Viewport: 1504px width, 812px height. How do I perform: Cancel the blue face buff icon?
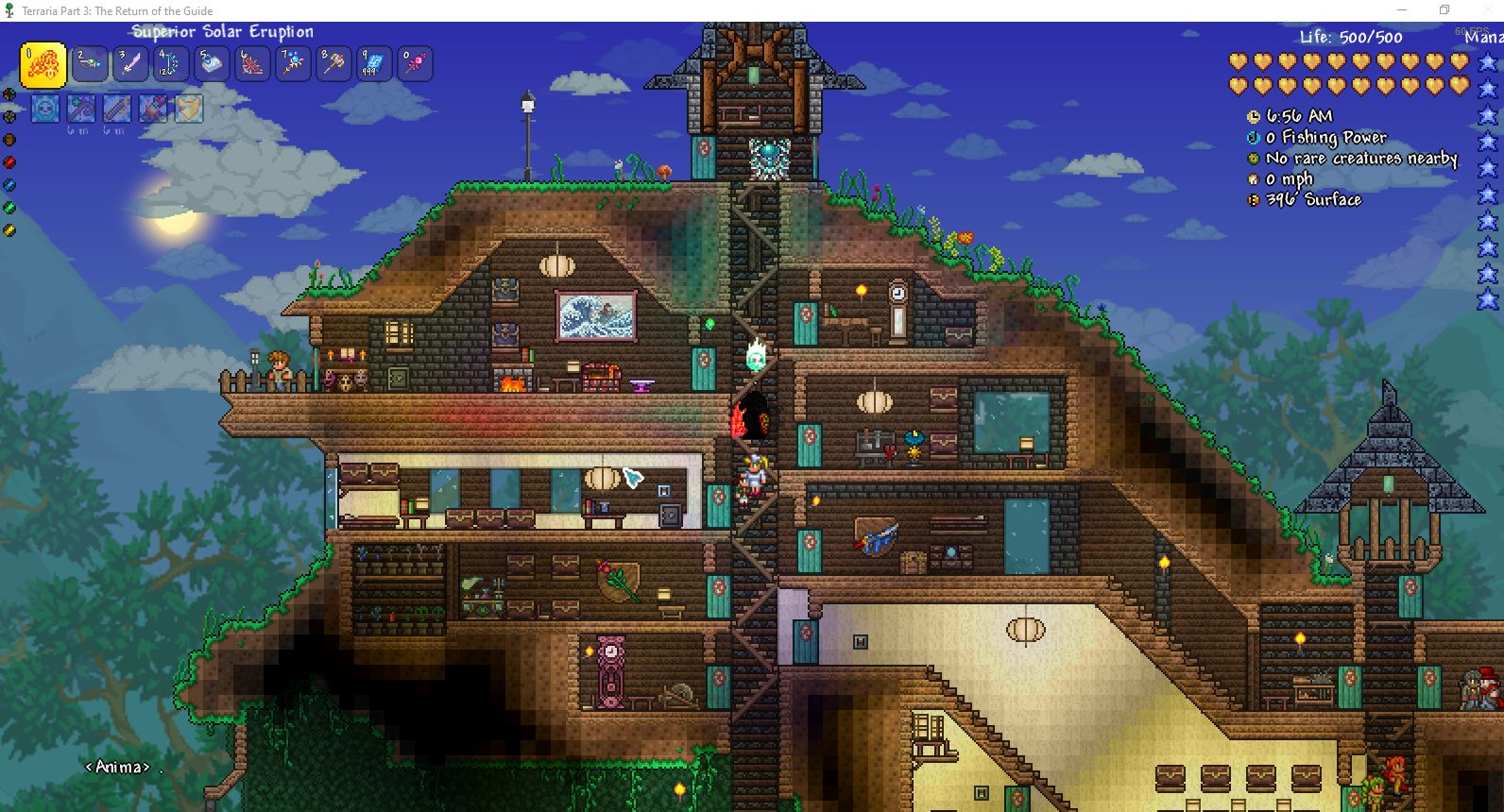[x=44, y=108]
